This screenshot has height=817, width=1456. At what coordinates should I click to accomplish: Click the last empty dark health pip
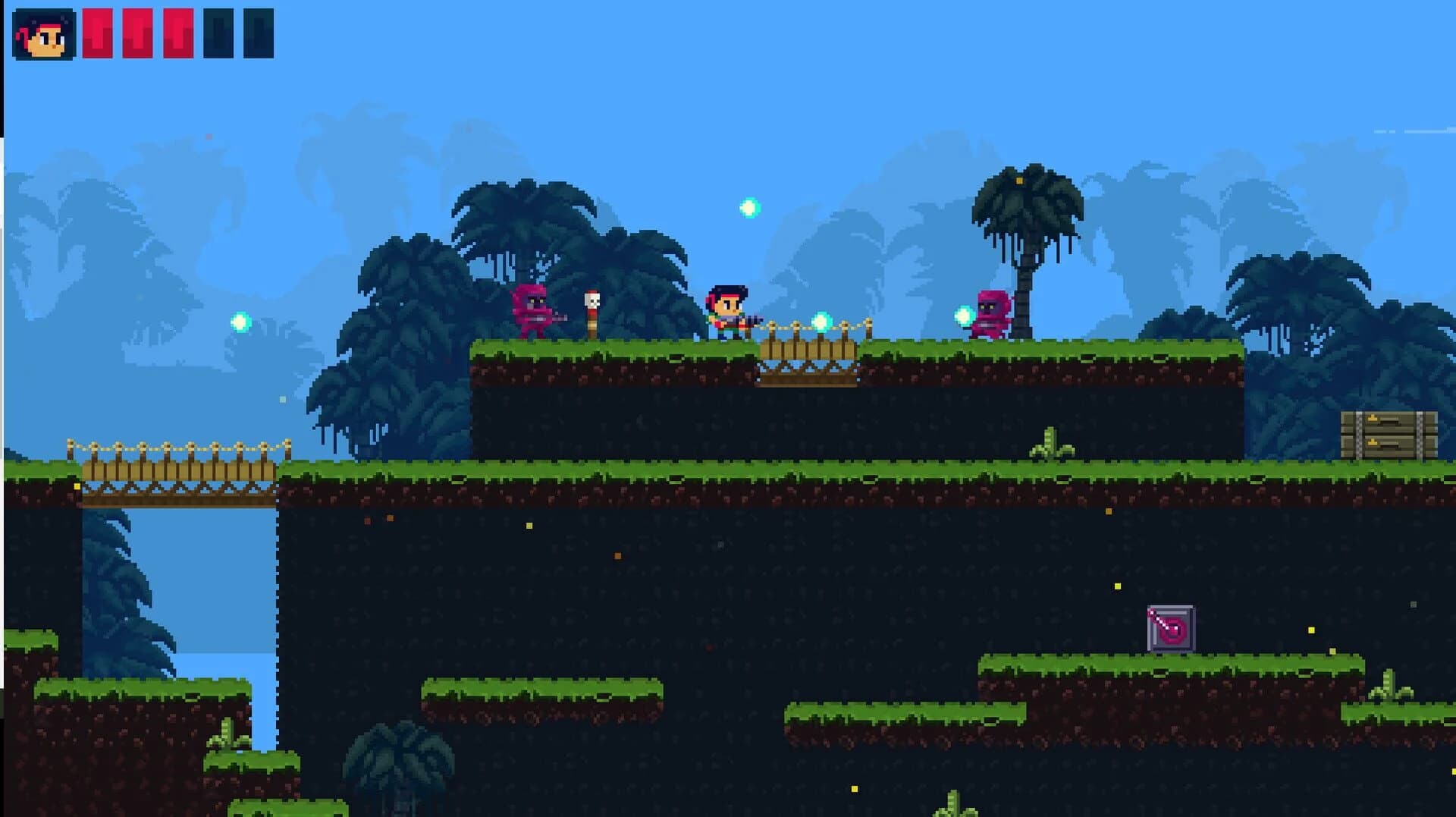tap(259, 32)
